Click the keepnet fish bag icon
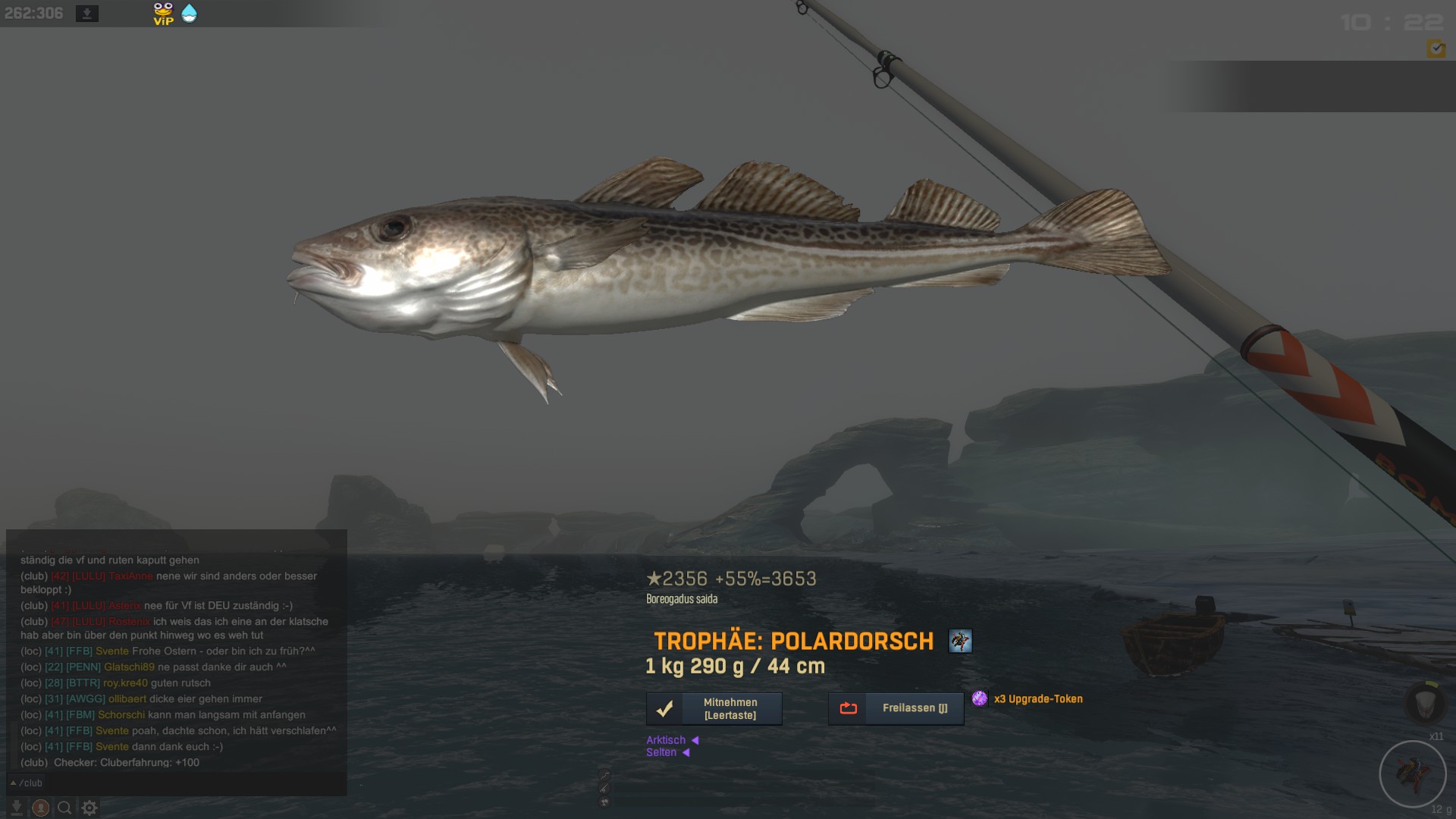Viewport: 1456px width, 819px height. [x=1426, y=704]
